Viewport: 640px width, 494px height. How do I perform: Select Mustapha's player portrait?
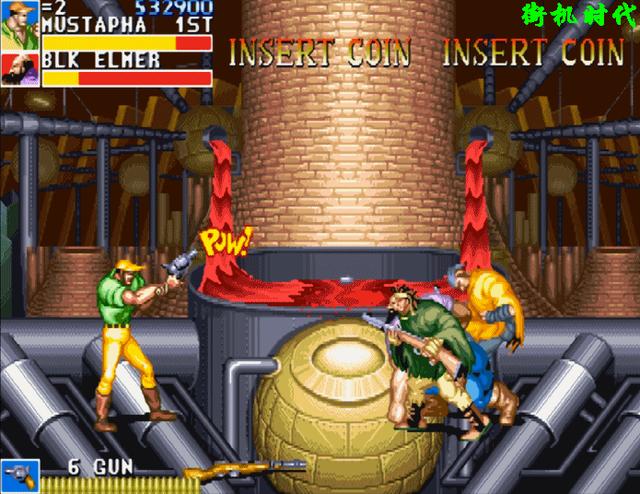pos(20,26)
